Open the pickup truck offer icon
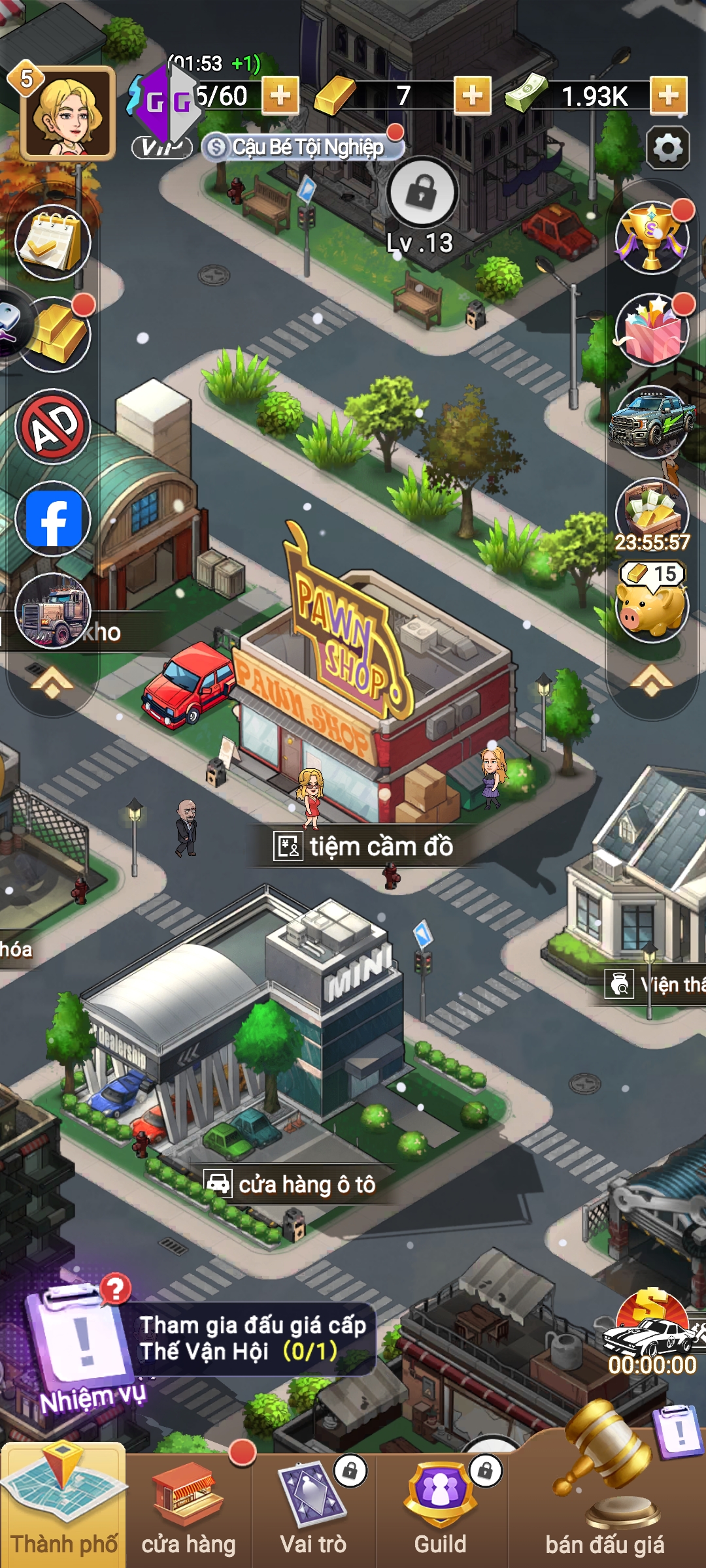This screenshot has width=706, height=1568. pyautogui.click(x=652, y=422)
